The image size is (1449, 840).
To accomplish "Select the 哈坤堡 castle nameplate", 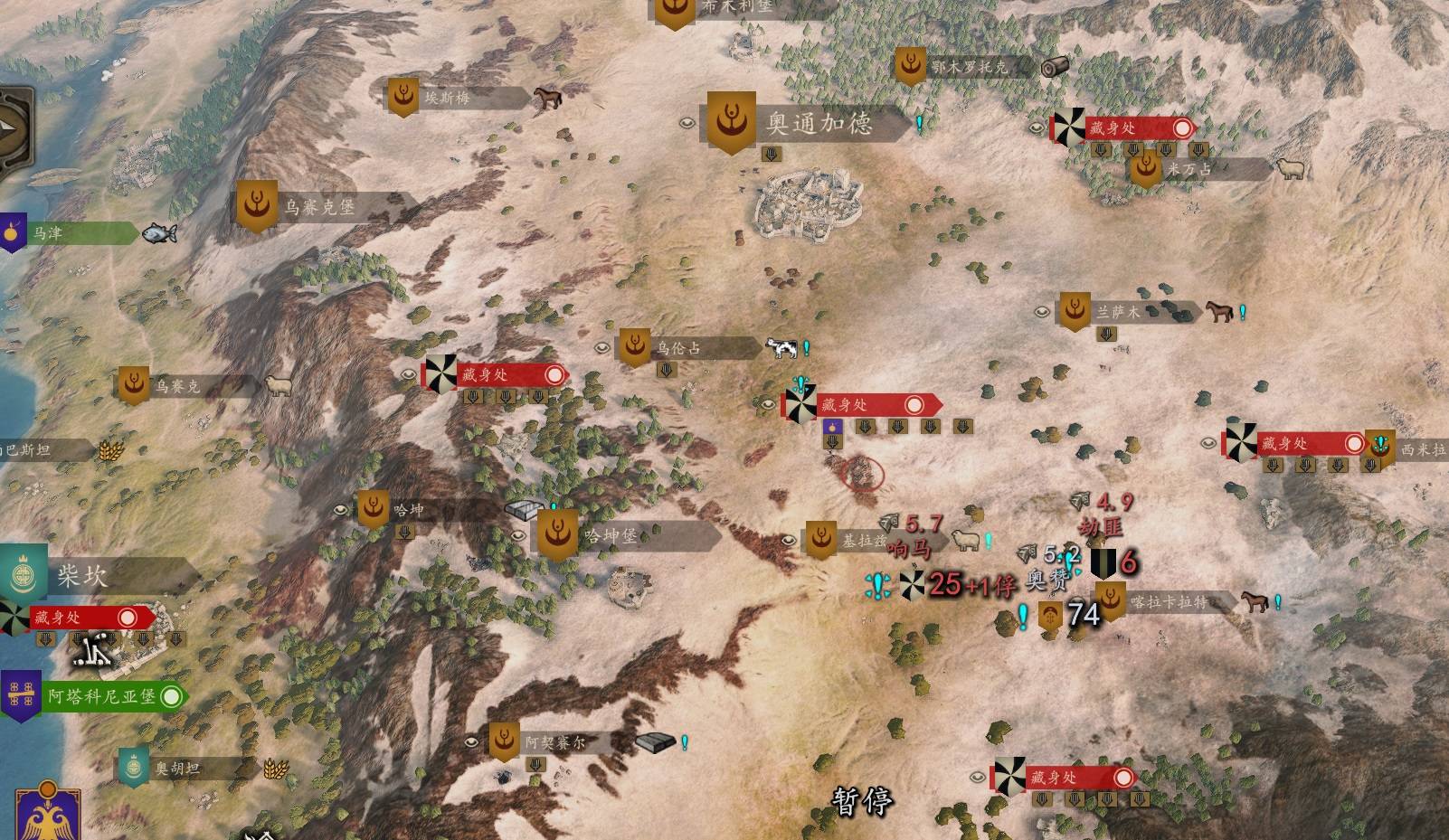I will coord(611,535).
